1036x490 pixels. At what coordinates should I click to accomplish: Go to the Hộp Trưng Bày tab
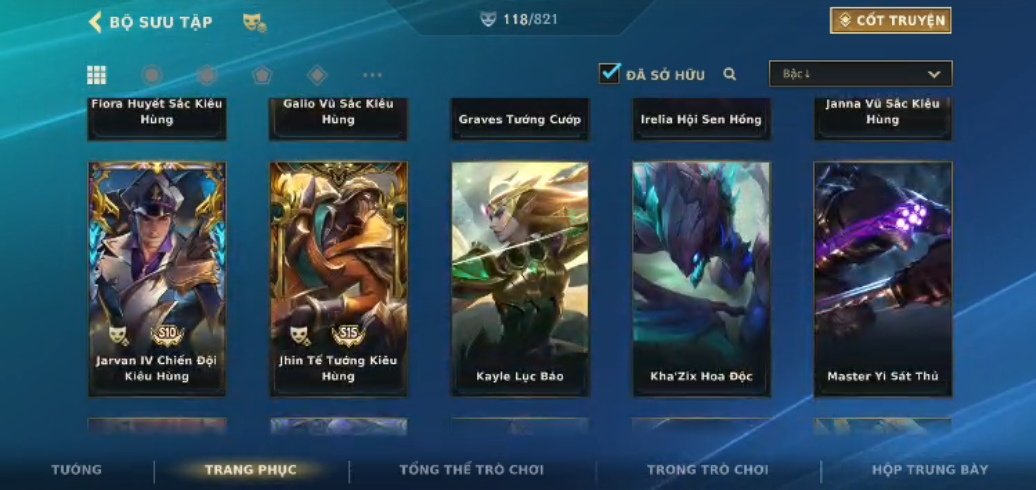pyautogui.click(x=930, y=470)
